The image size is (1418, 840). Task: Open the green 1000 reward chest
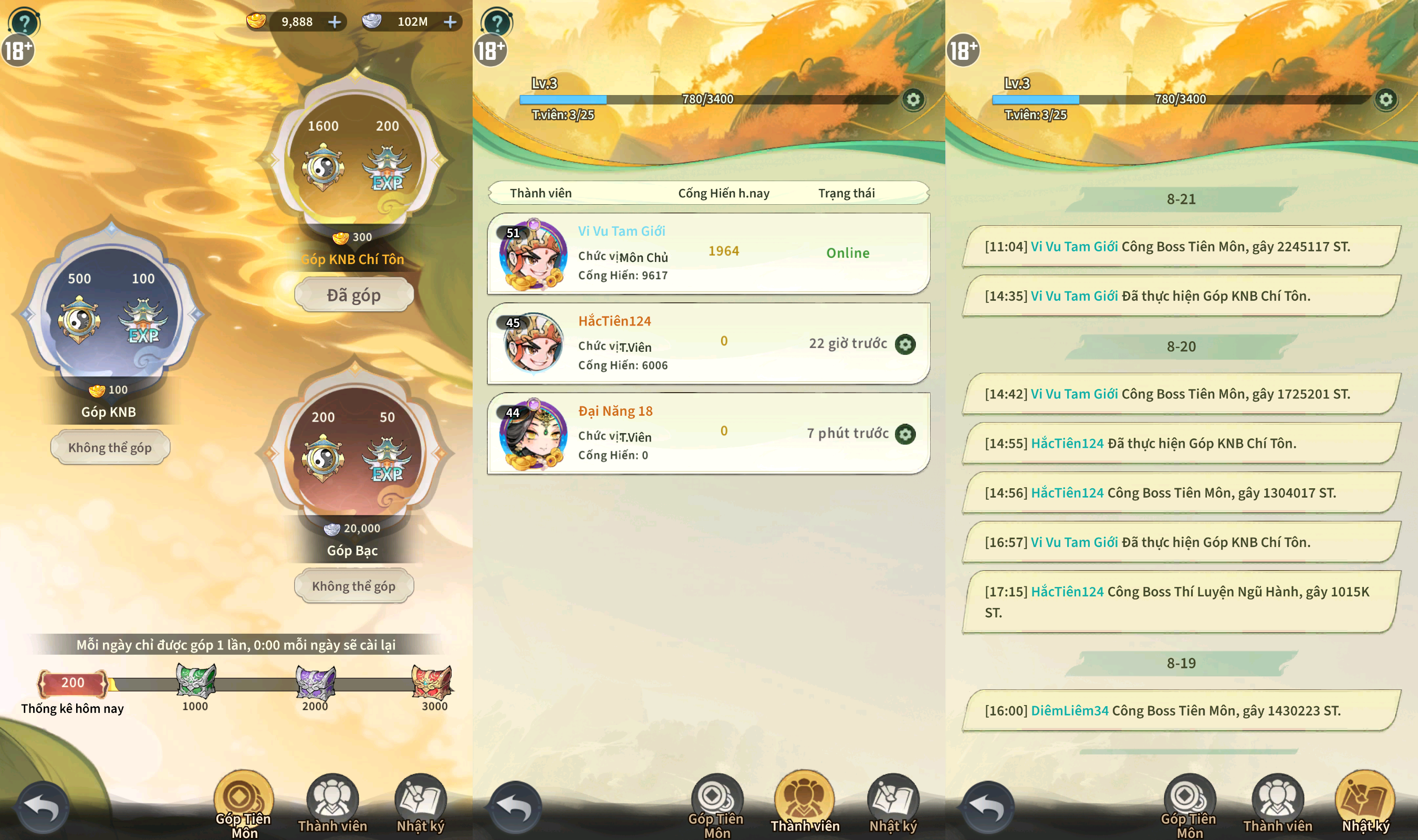click(x=195, y=681)
